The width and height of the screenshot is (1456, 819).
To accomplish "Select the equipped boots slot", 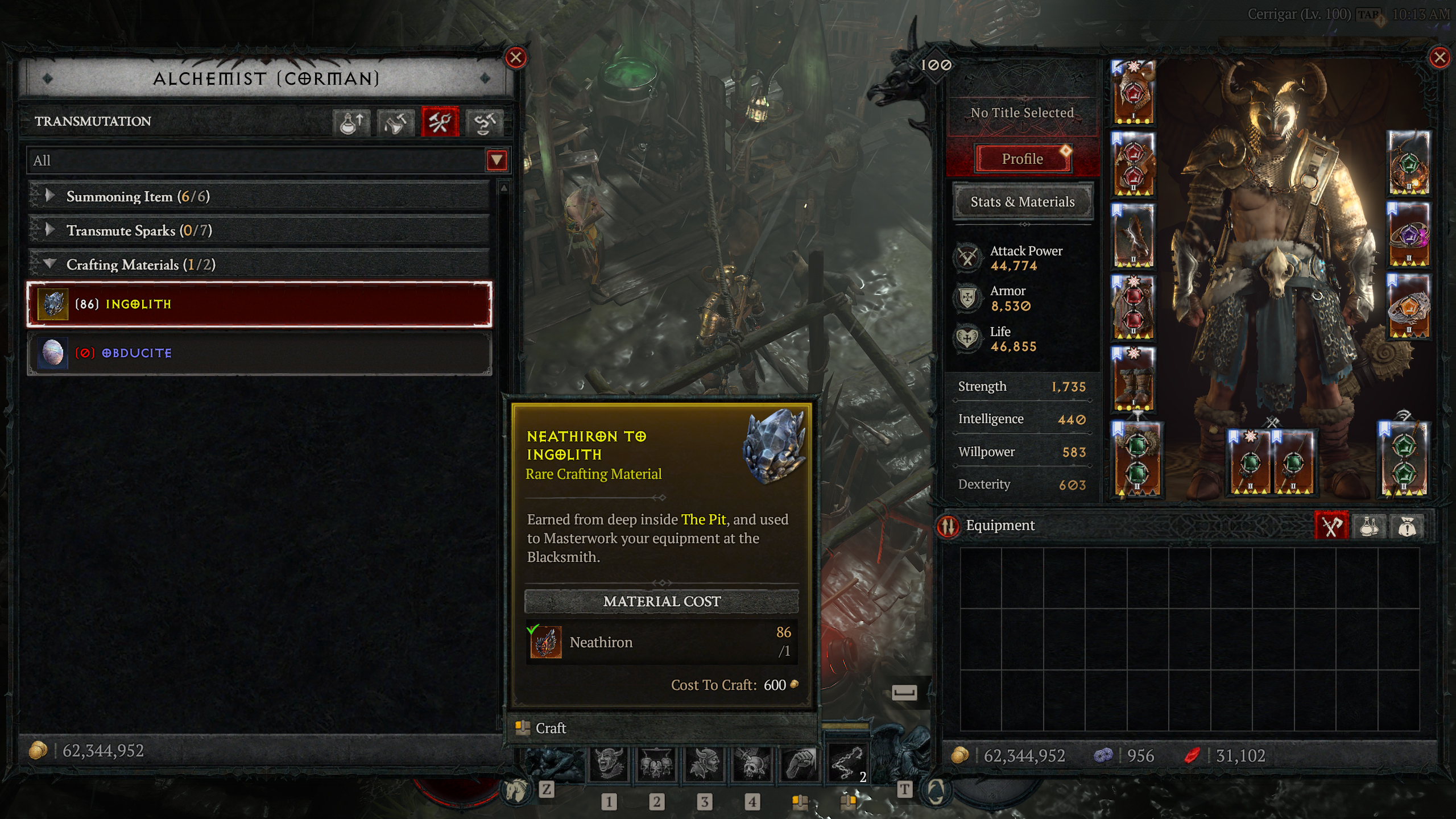I will pyautogui.click(x=1133, y=379).
